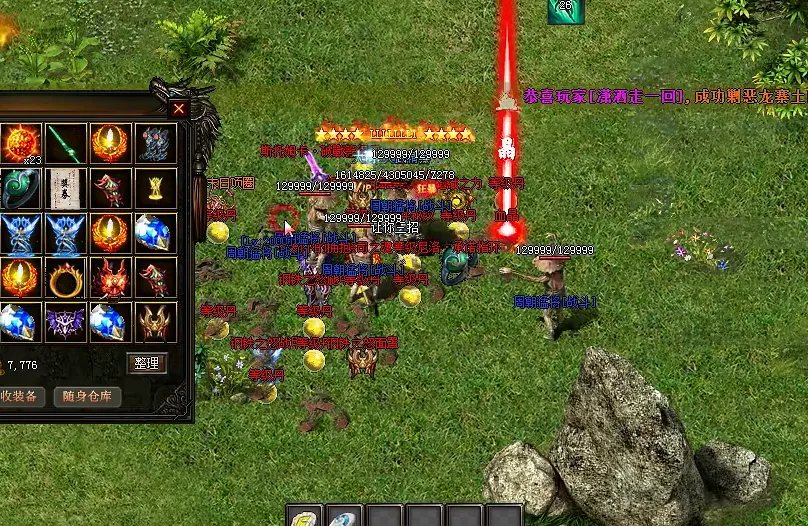Click the 整理 sort button
The height and width of the screenshot is (526, 808).
147,363
